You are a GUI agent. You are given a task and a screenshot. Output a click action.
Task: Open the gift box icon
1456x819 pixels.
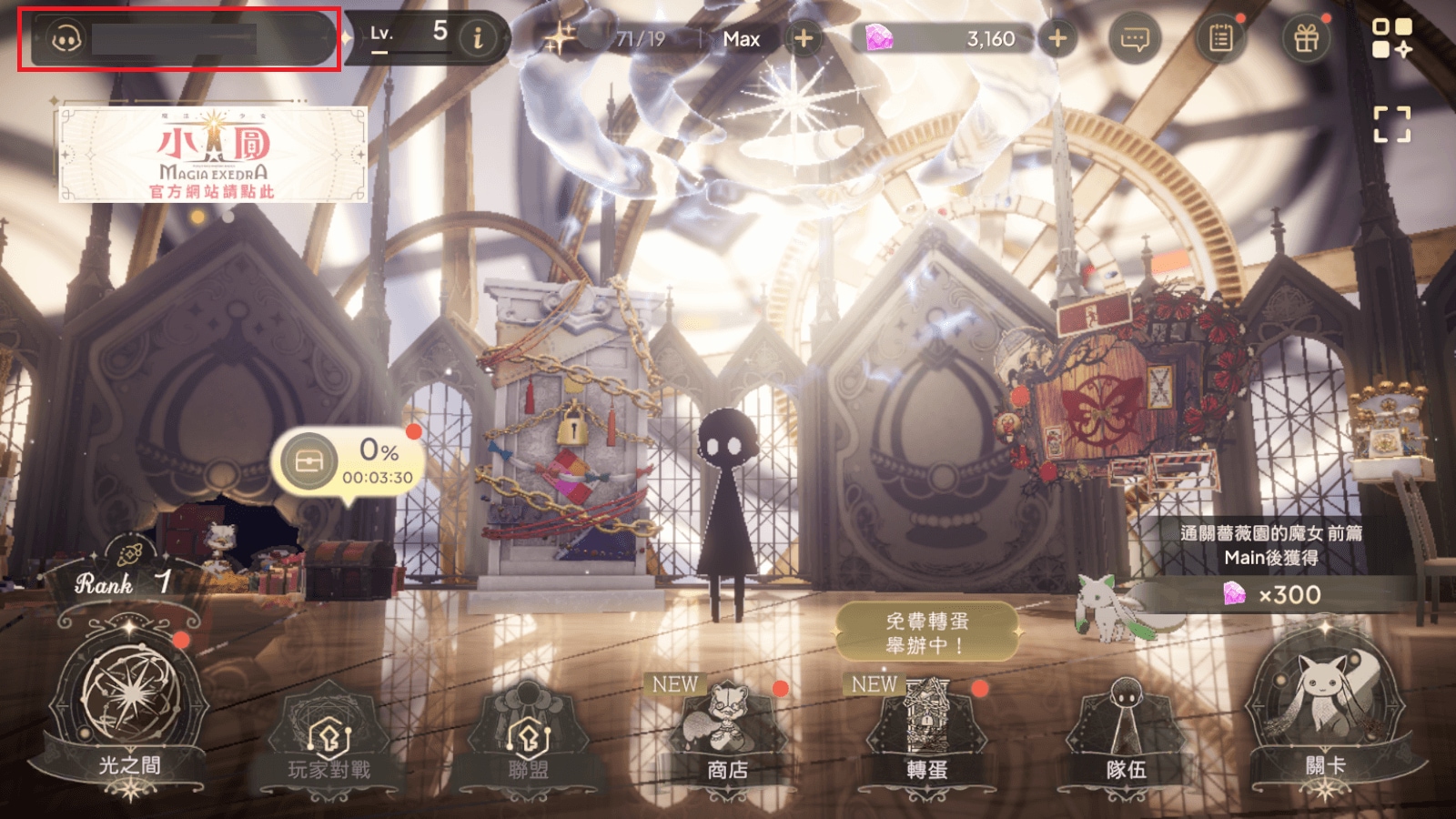(1306, 38)
